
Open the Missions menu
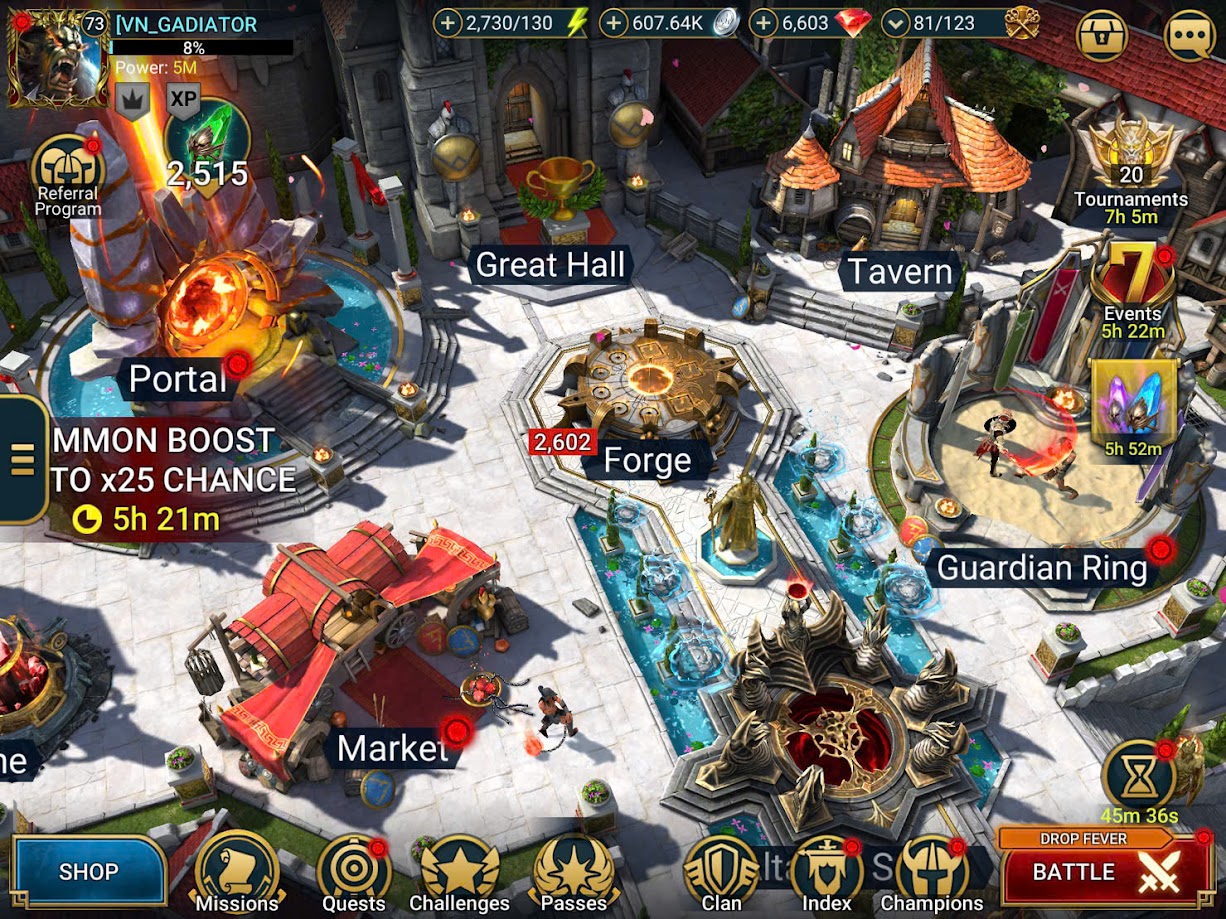click(237, 872)
